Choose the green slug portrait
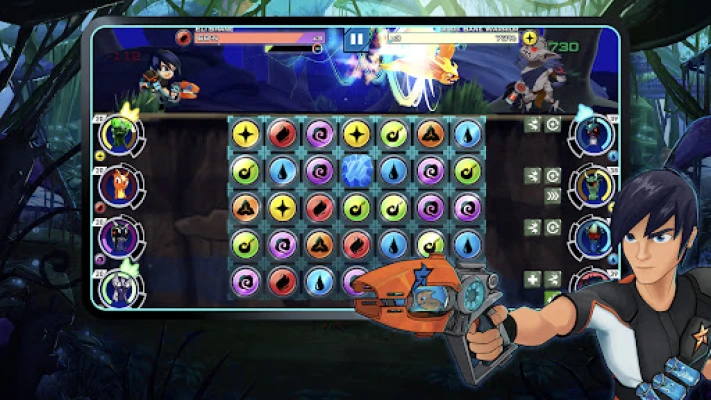The height and width of the screenshot is (400, 711). pos(119,135)
